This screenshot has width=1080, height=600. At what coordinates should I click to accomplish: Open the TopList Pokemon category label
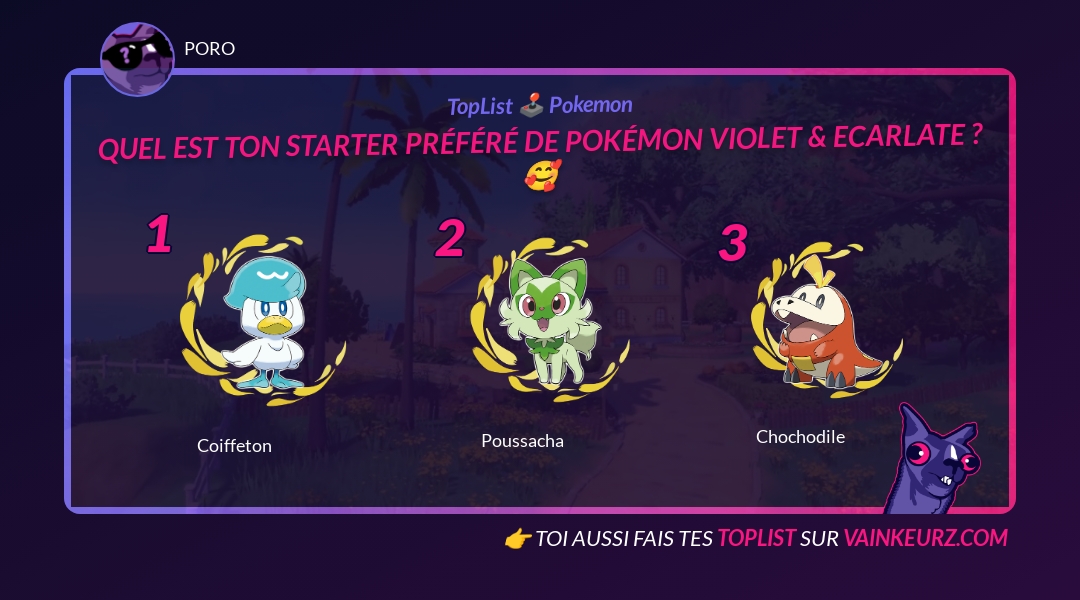point(540,105)
